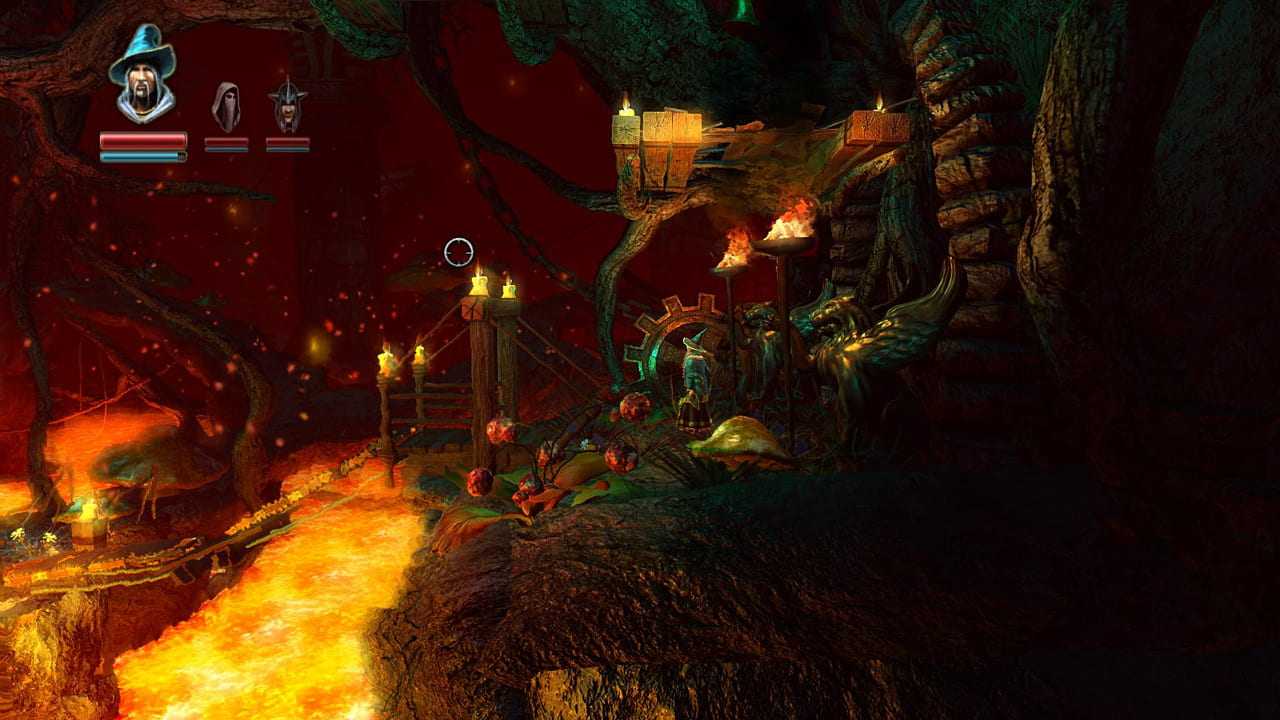This screenshot has height=720, width=1280.
Task: Choose the helmeted knight portrait
Action: pos(287,106)
